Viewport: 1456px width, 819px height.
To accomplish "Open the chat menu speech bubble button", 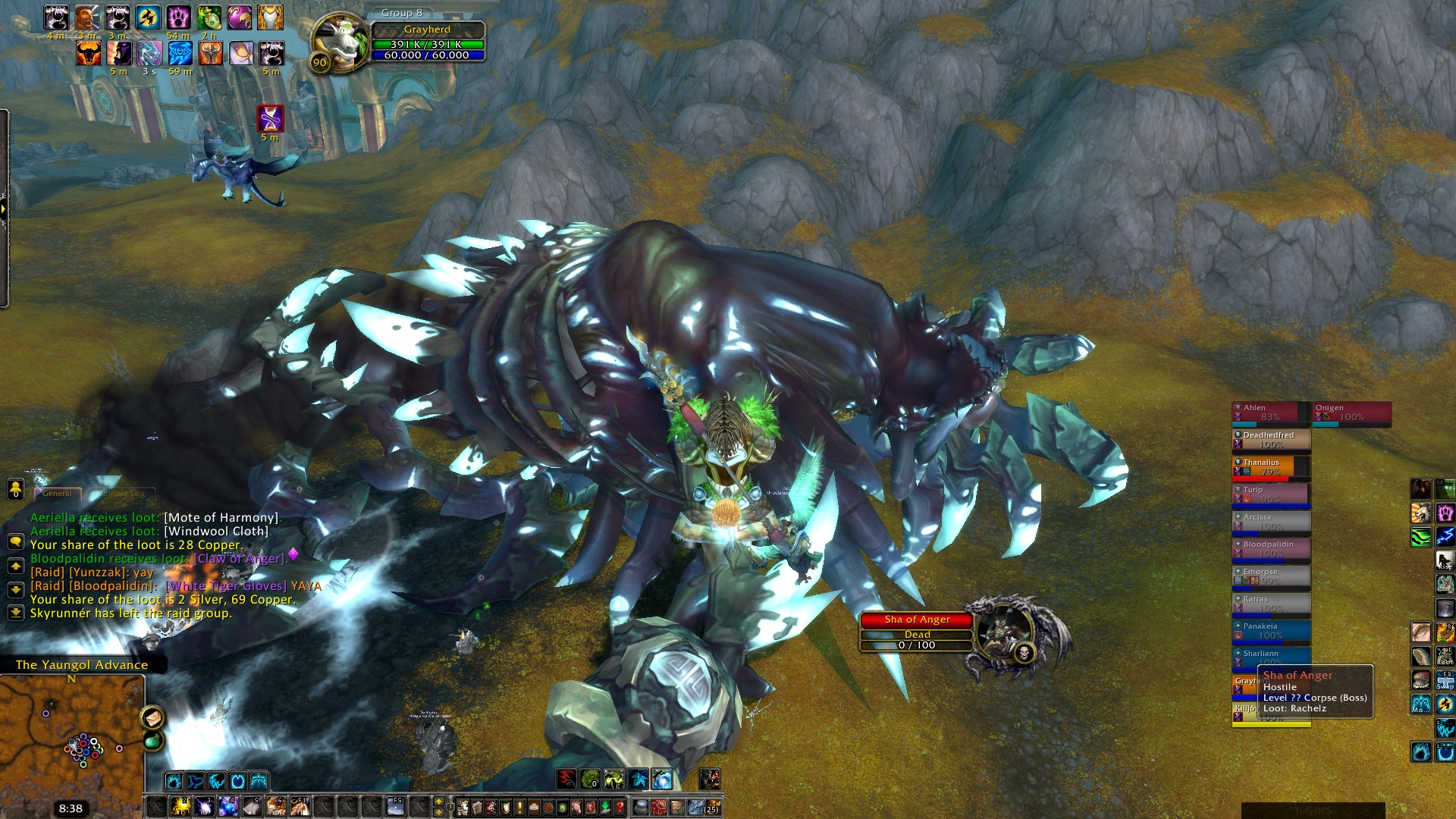I will coord(15,541).
